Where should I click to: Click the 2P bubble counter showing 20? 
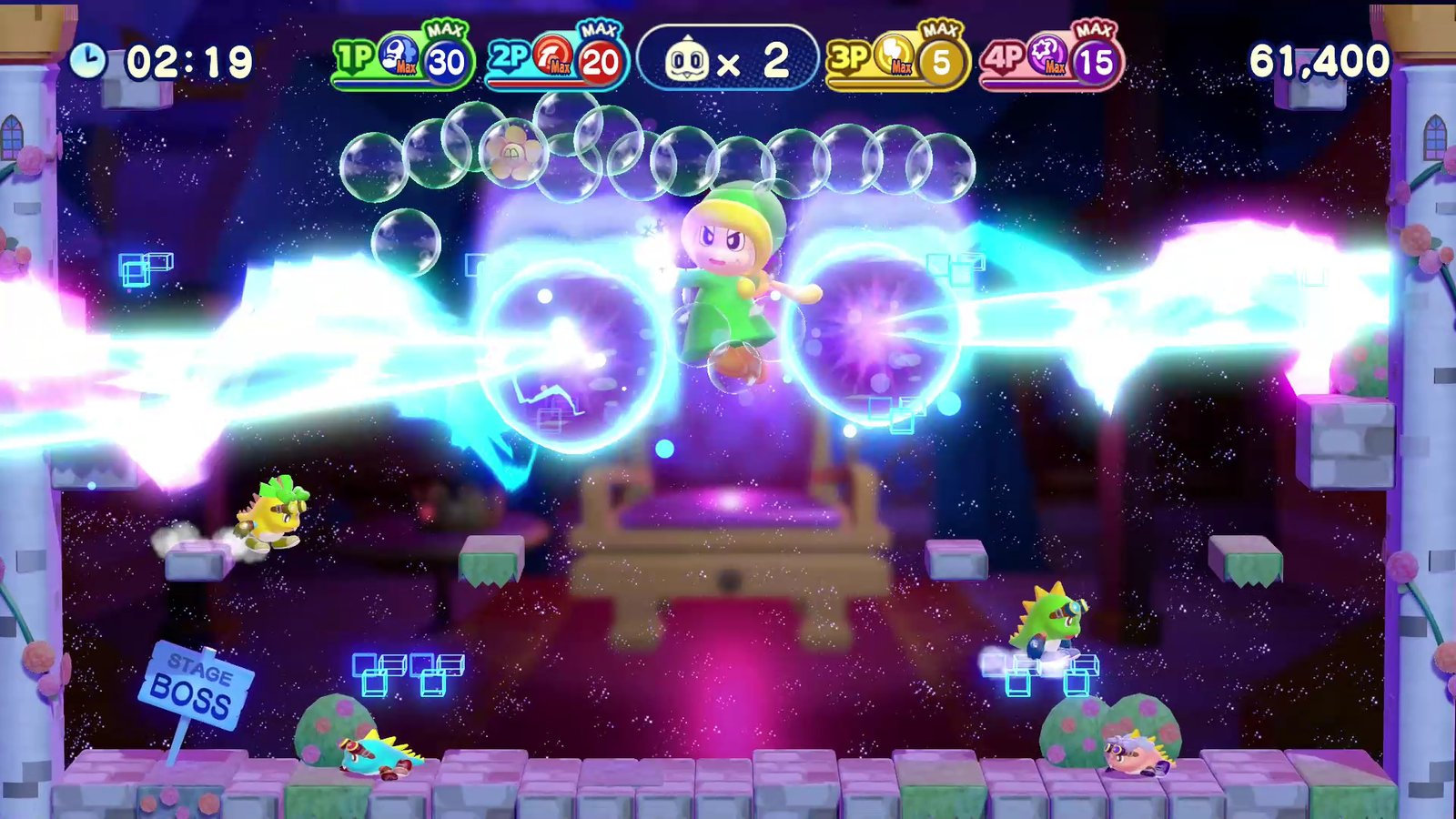point(598,61)
